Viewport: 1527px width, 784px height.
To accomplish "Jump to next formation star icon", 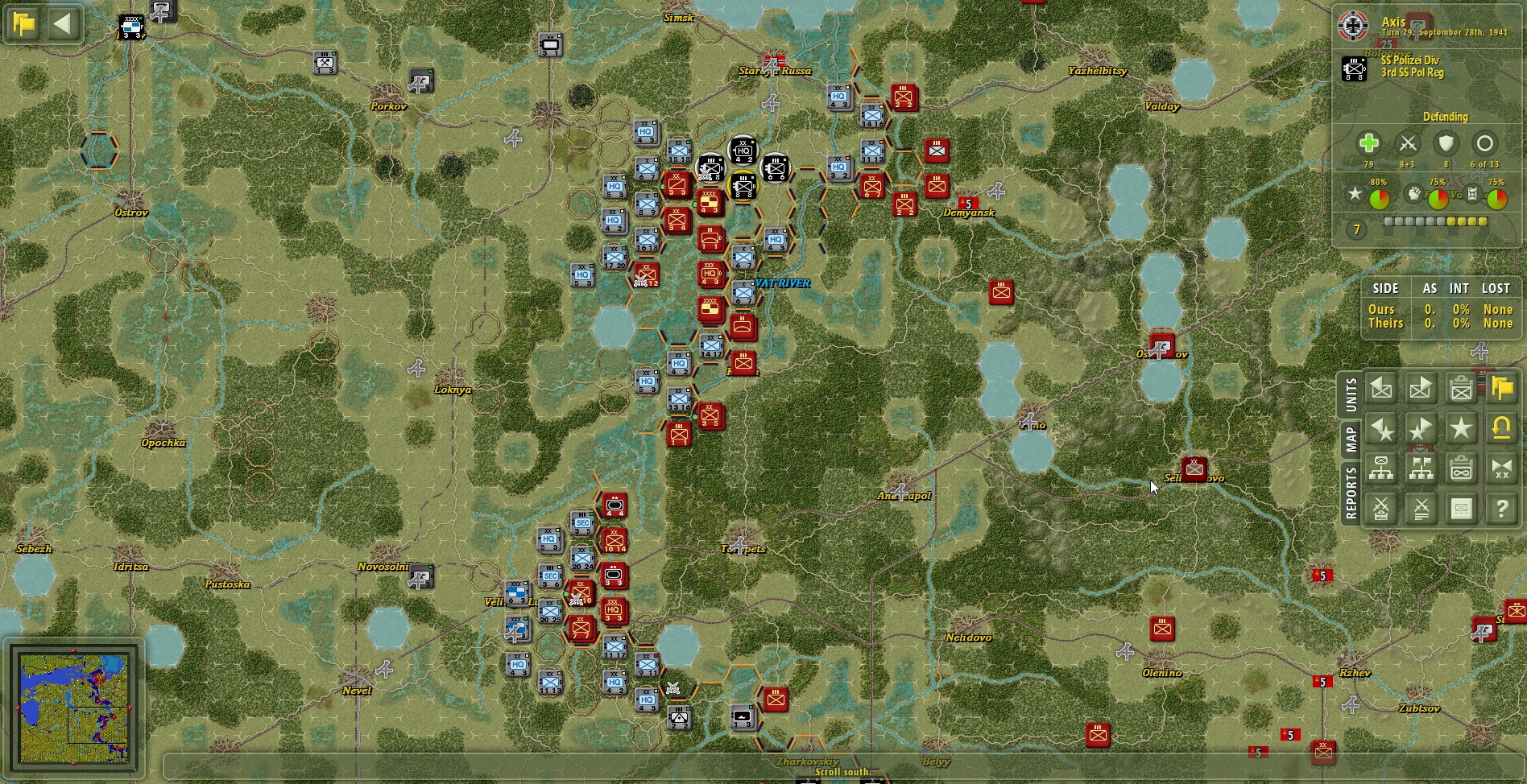I will point(1421,429).
